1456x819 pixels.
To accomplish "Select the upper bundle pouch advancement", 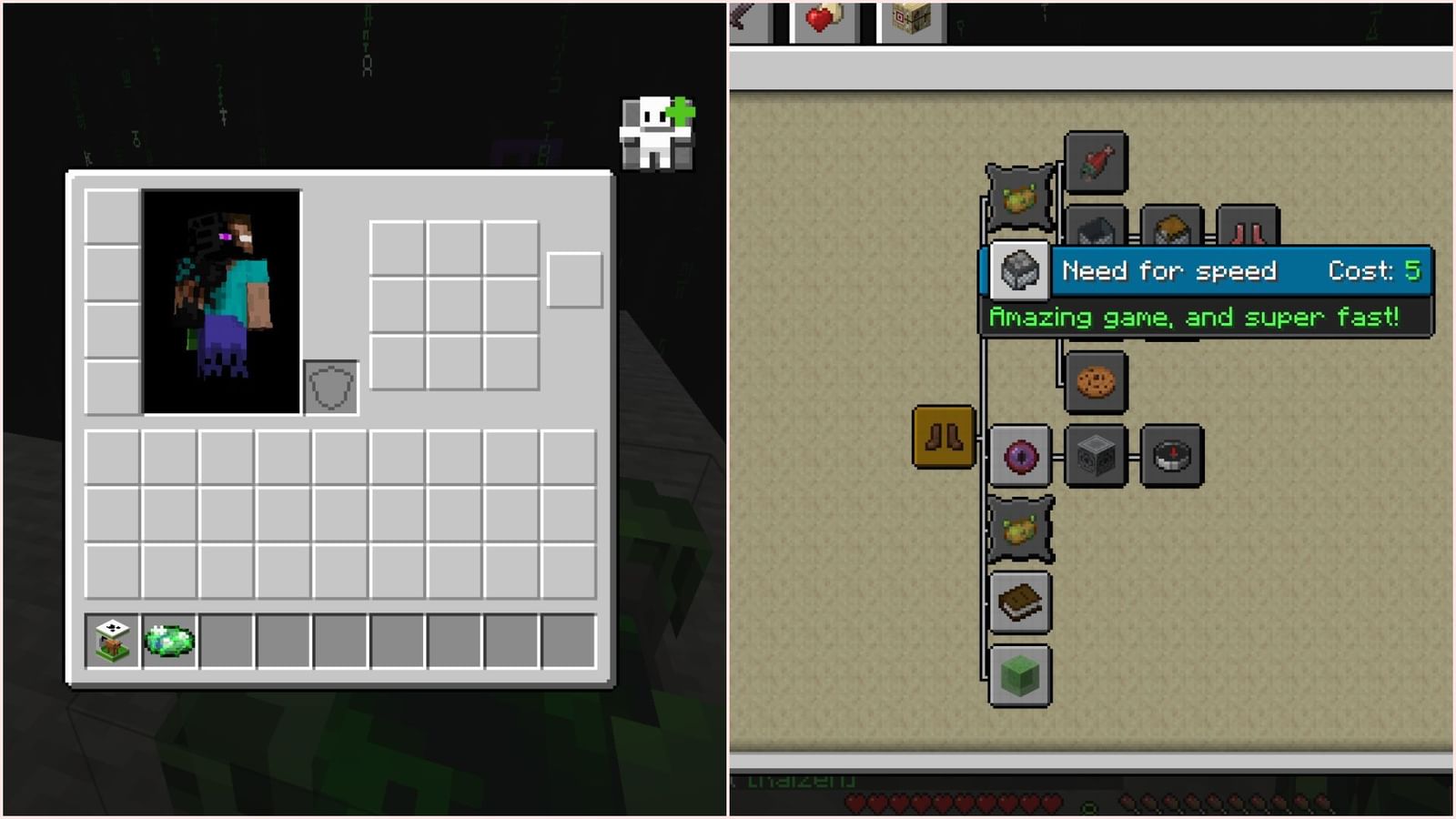I will point(1019,197).
